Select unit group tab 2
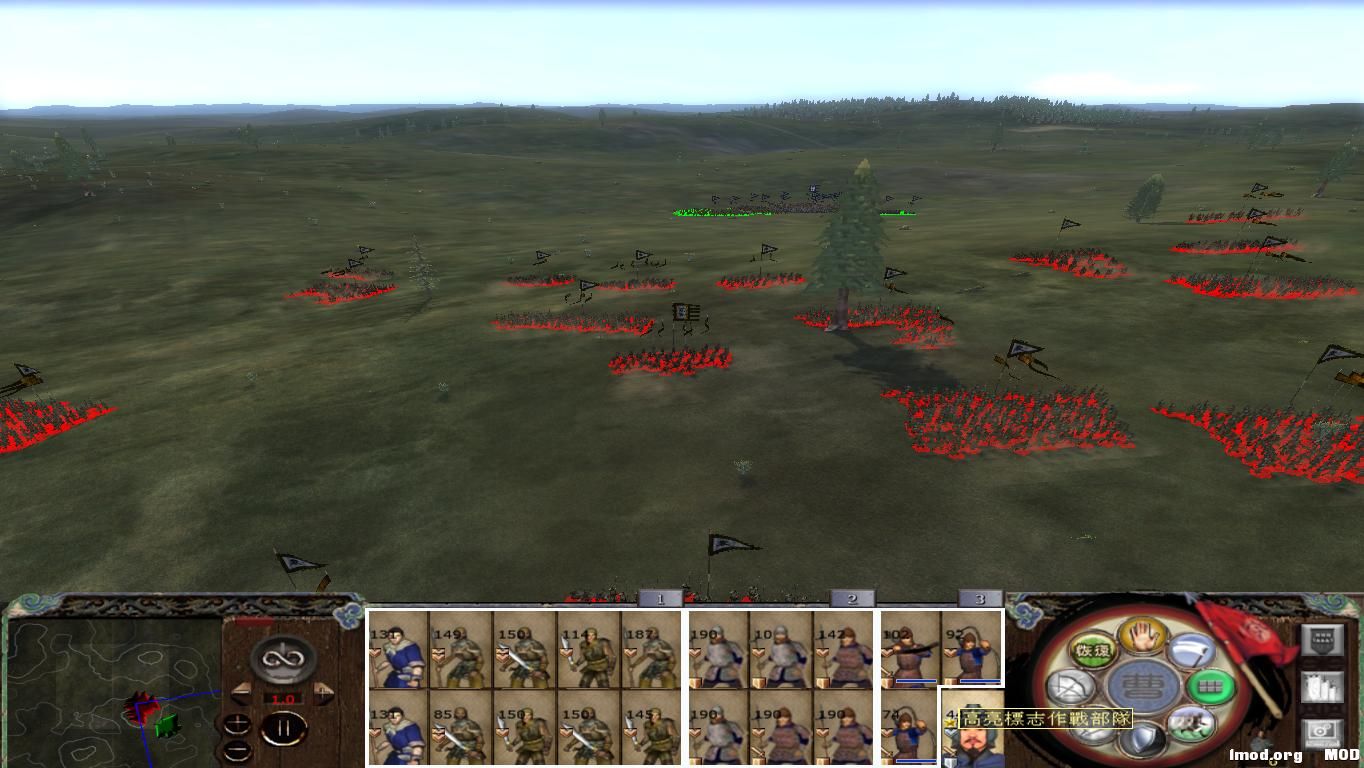 [853, 600]
